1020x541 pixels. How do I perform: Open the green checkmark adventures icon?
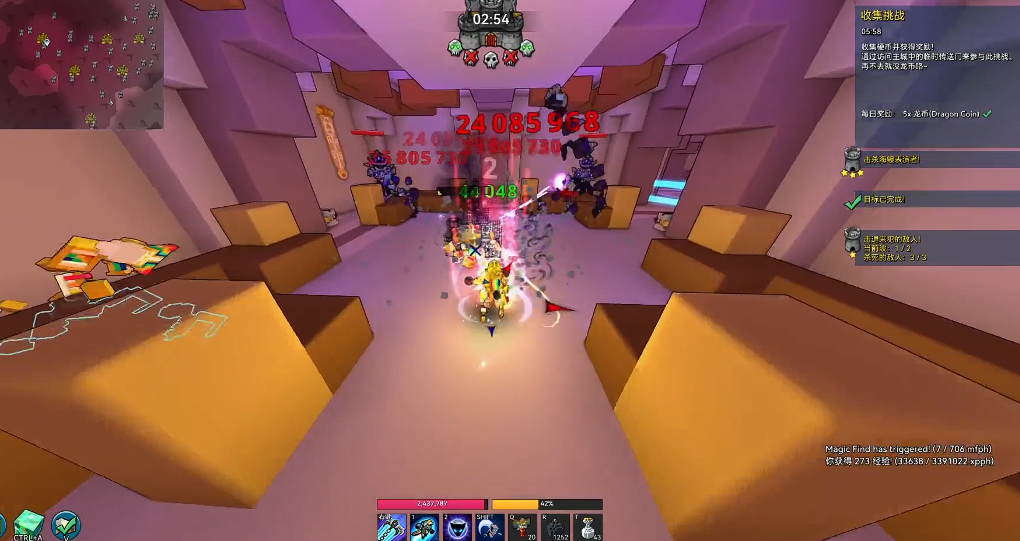[x=67, y=524]
